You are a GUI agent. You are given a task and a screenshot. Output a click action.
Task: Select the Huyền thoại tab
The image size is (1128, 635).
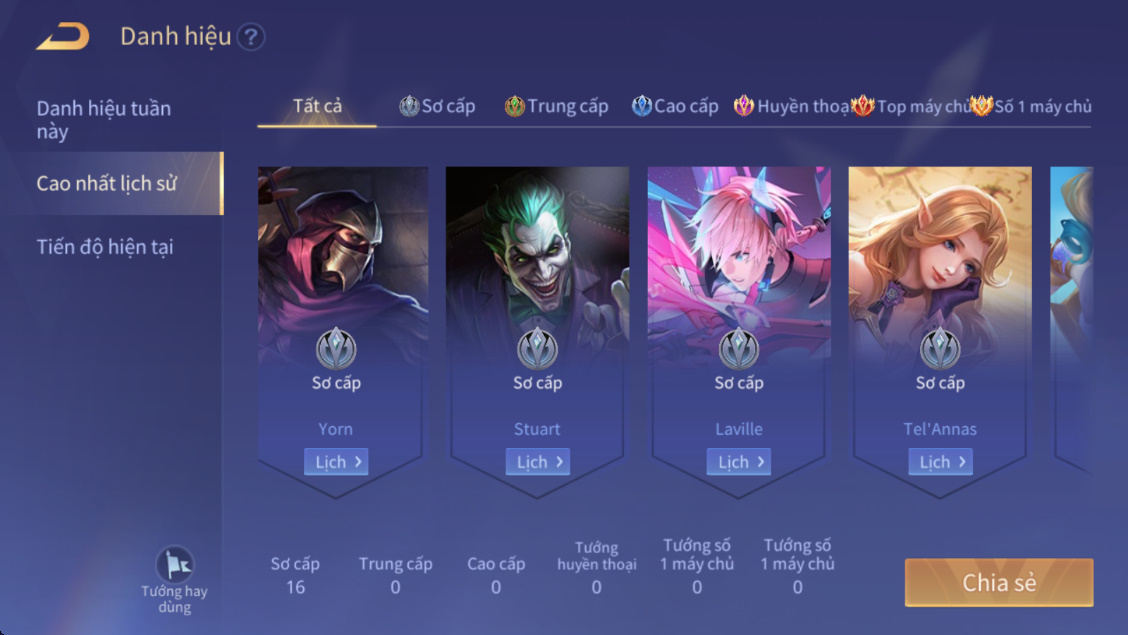click(x=792, y=106)
